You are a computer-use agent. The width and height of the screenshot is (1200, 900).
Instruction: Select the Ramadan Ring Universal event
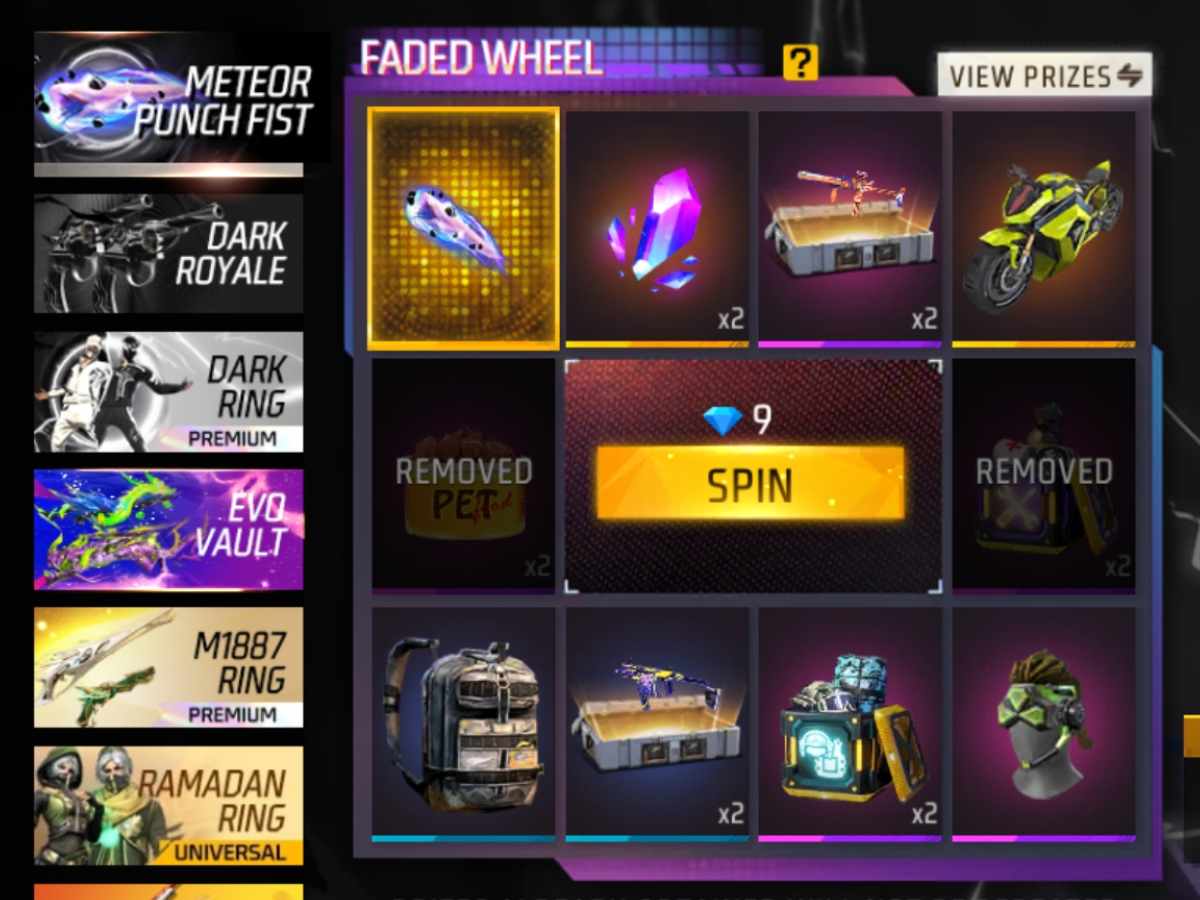point(169,805)
